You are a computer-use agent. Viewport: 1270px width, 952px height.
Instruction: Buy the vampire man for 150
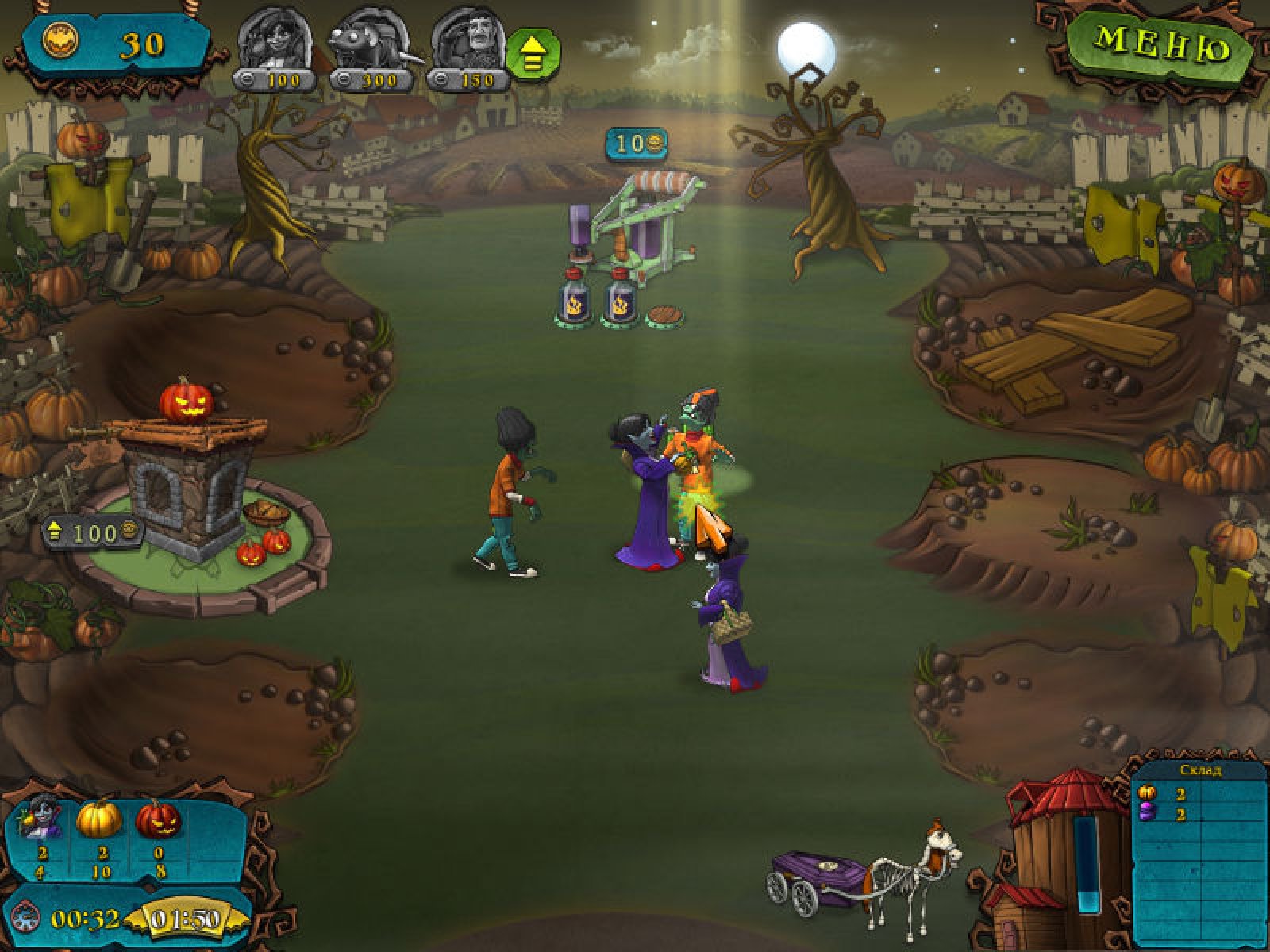tap(468, 48)
